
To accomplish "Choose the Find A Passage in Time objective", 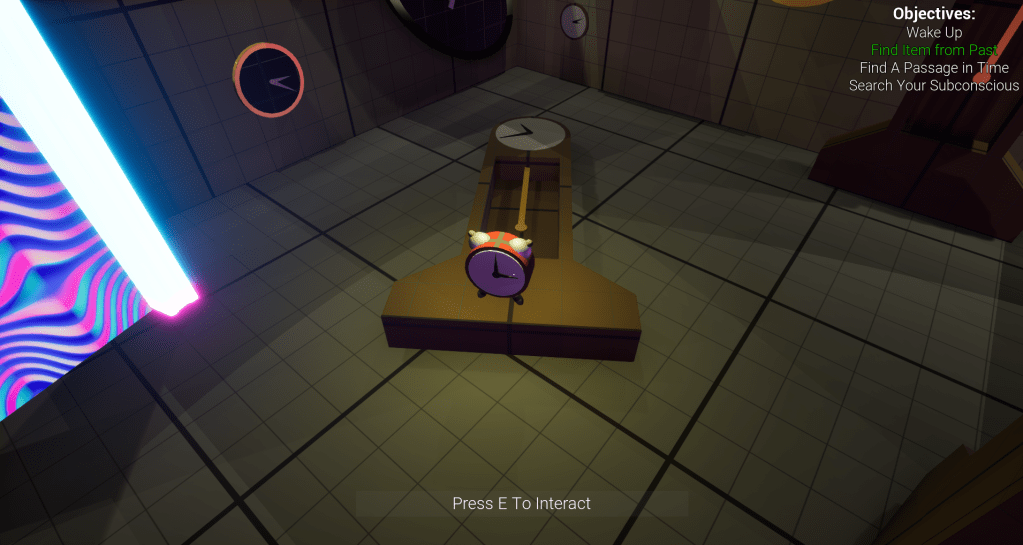I will (934, 68).
